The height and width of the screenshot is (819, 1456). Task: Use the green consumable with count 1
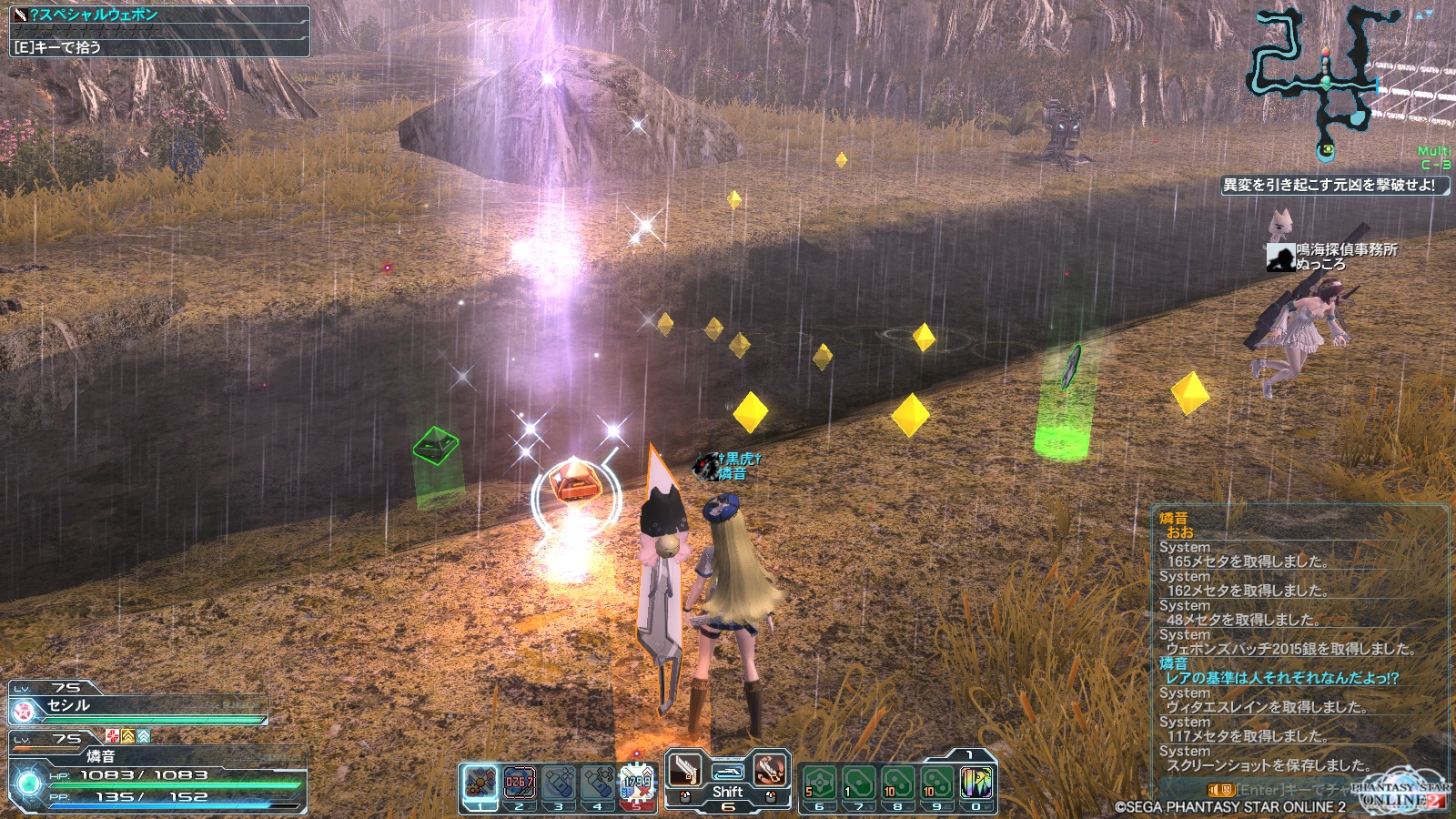pos(858,783)
